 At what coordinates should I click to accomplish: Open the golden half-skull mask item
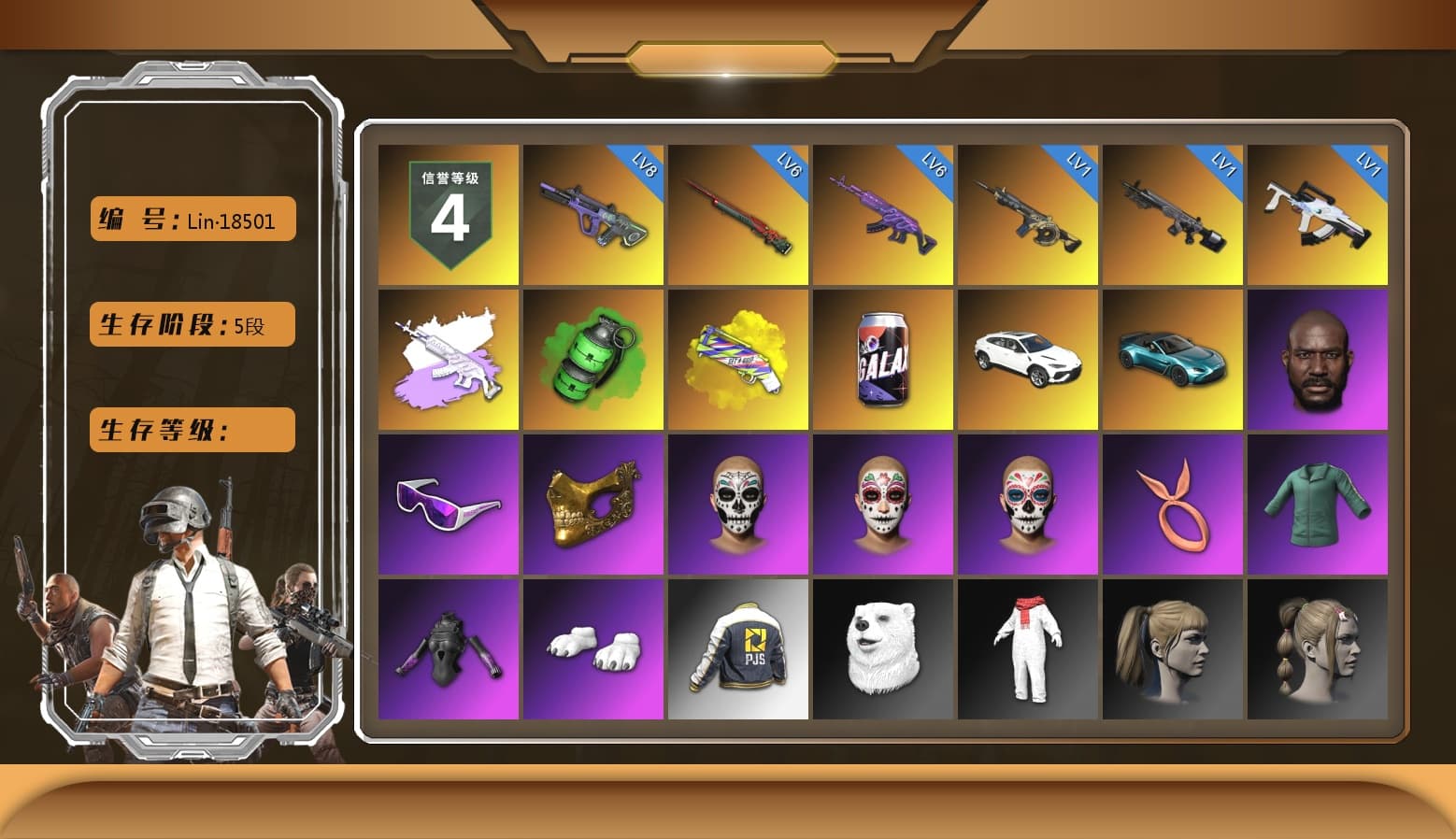click(592, 505)
